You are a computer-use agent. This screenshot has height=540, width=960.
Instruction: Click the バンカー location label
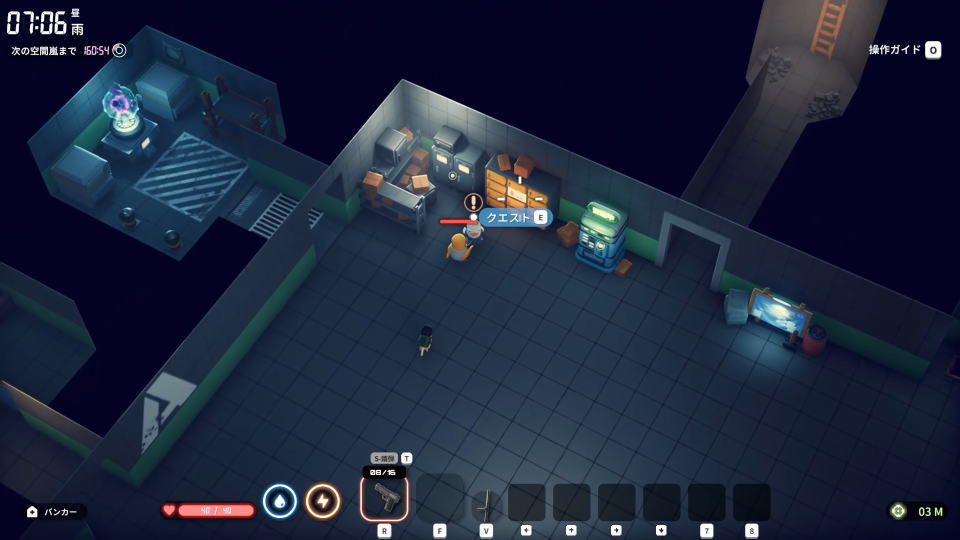(x=55, y=512)
